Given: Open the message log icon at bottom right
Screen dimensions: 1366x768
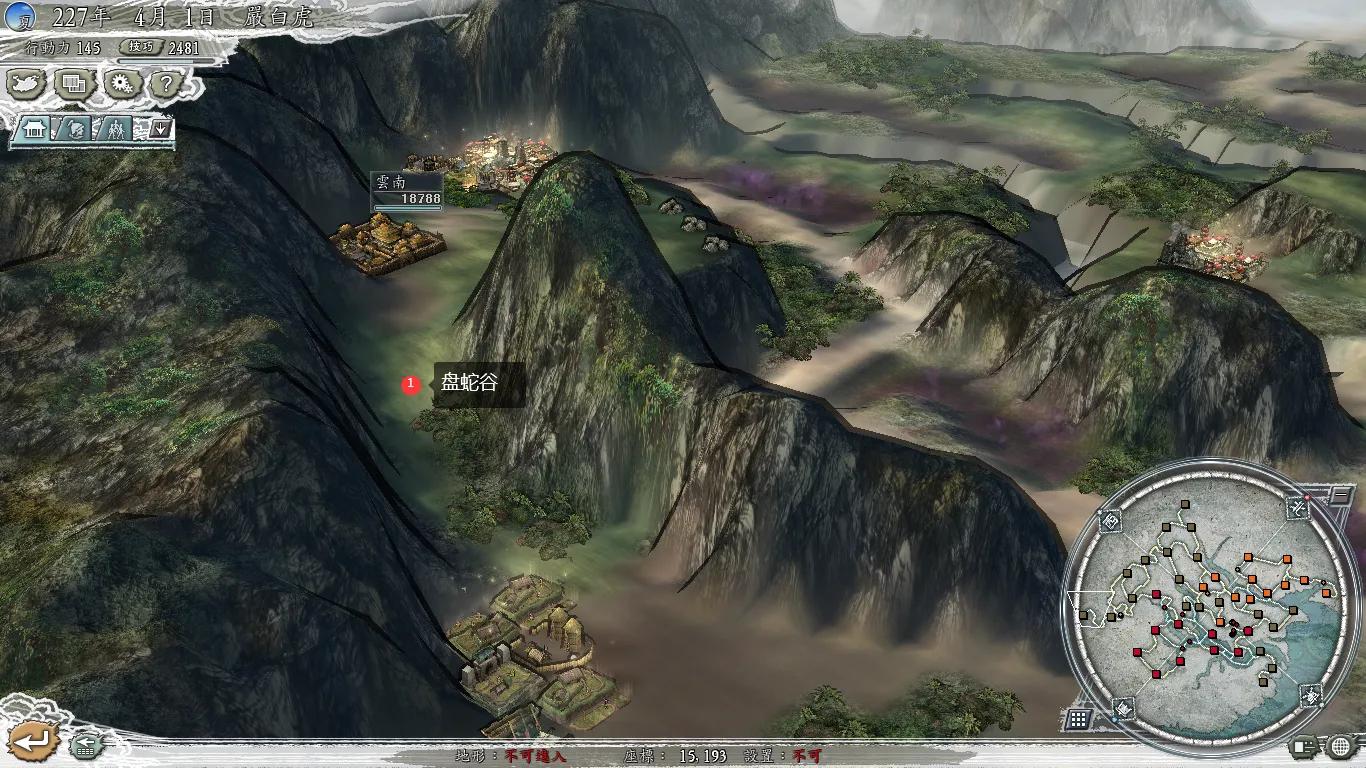Looking at the screenshot, I should tap(1302, 745).
